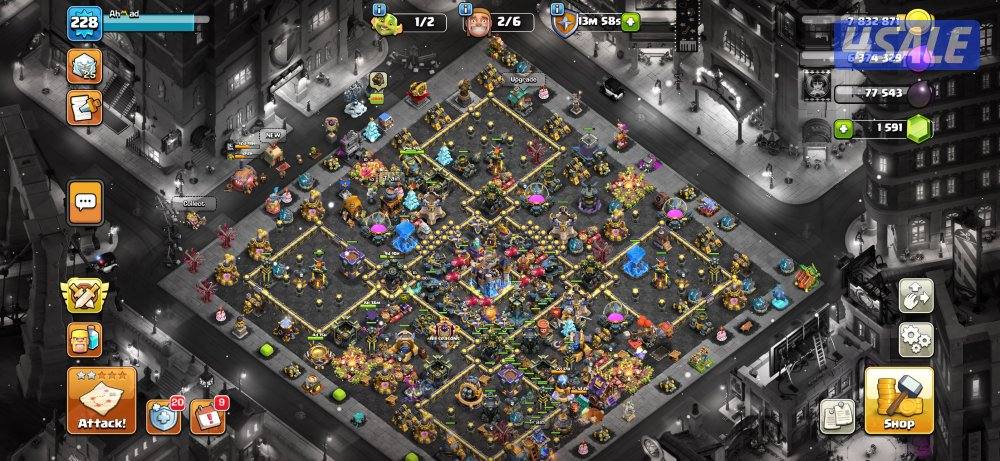The width and height of the screenshot is (1000, 461).
Task: Open the news icon with 9 badge
Action: pos(205,416)
